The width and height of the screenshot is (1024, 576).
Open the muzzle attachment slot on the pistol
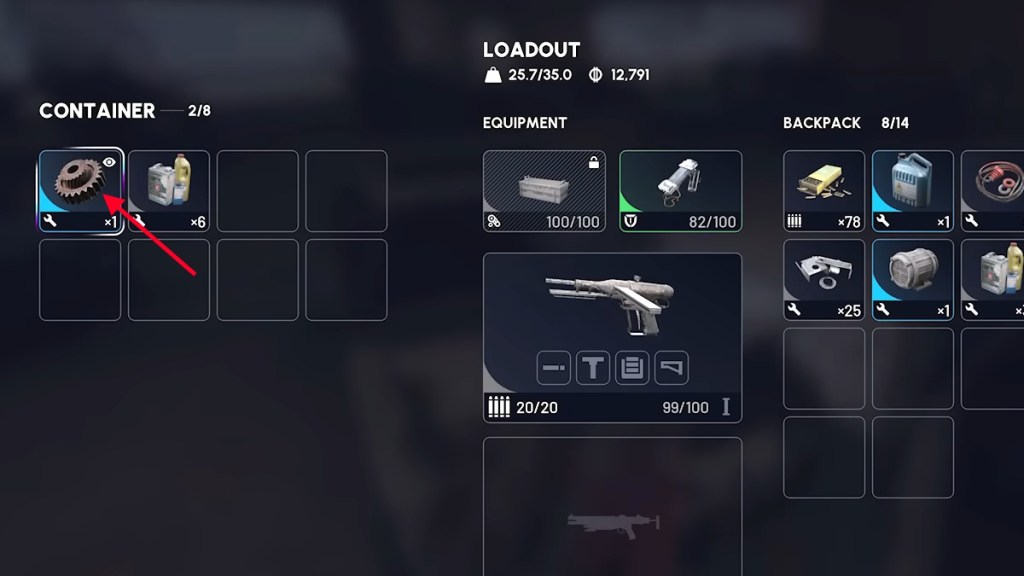[553, 367]
